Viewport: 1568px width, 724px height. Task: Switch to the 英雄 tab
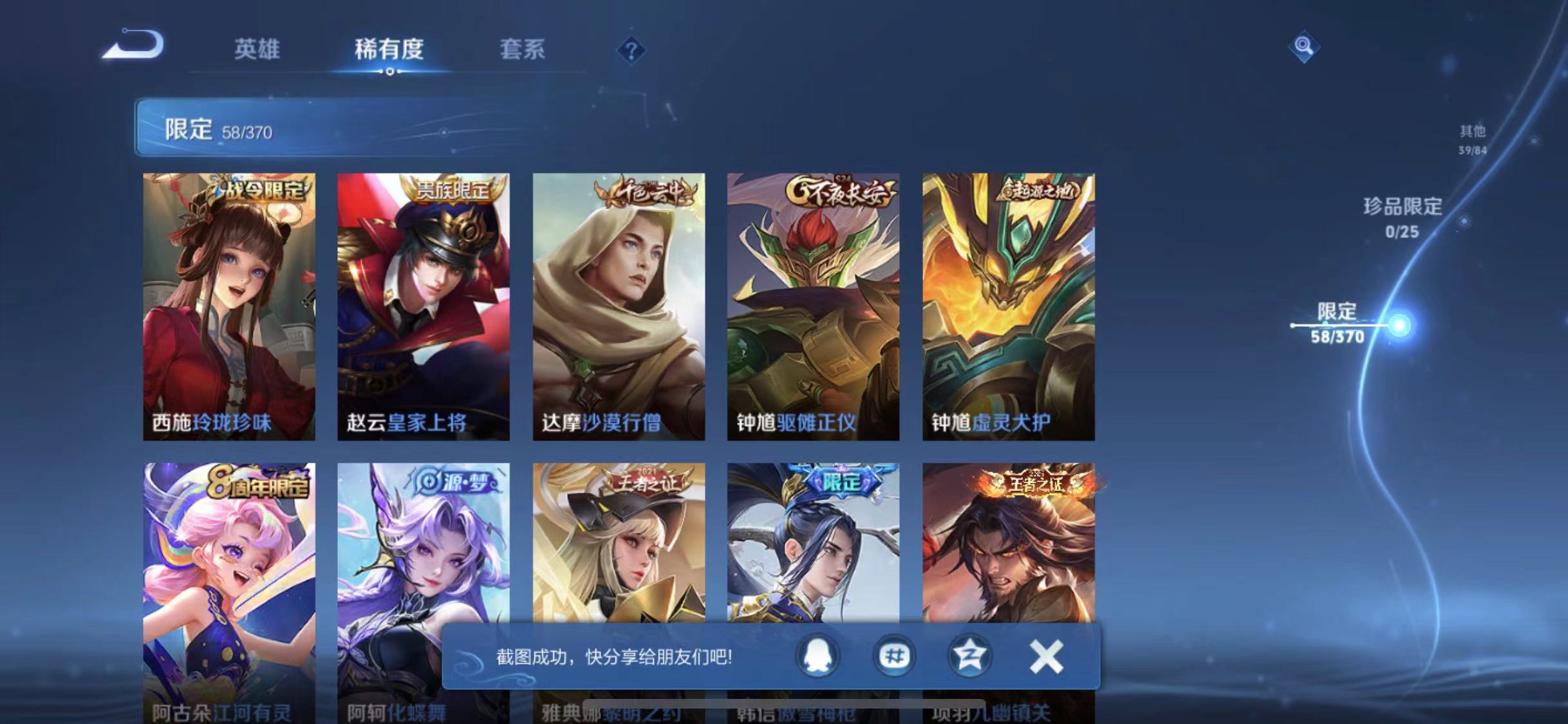257,50
